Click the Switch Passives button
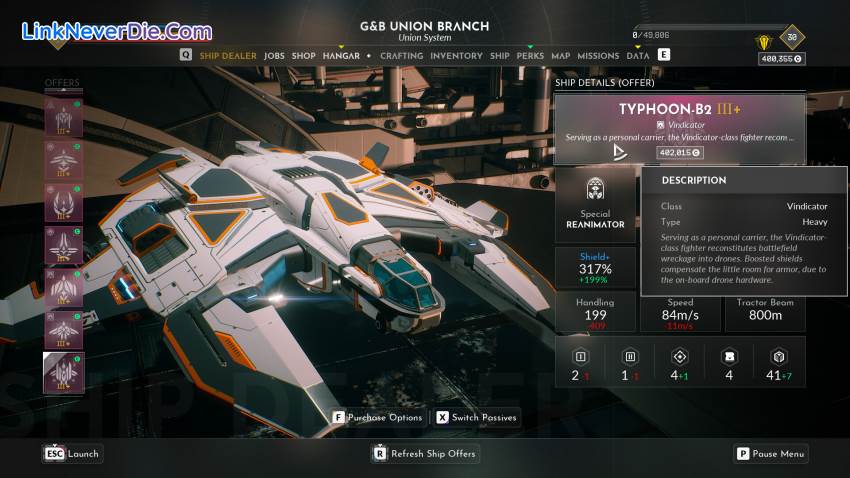This screenshot has width=850, height=478. pos(477,417)
